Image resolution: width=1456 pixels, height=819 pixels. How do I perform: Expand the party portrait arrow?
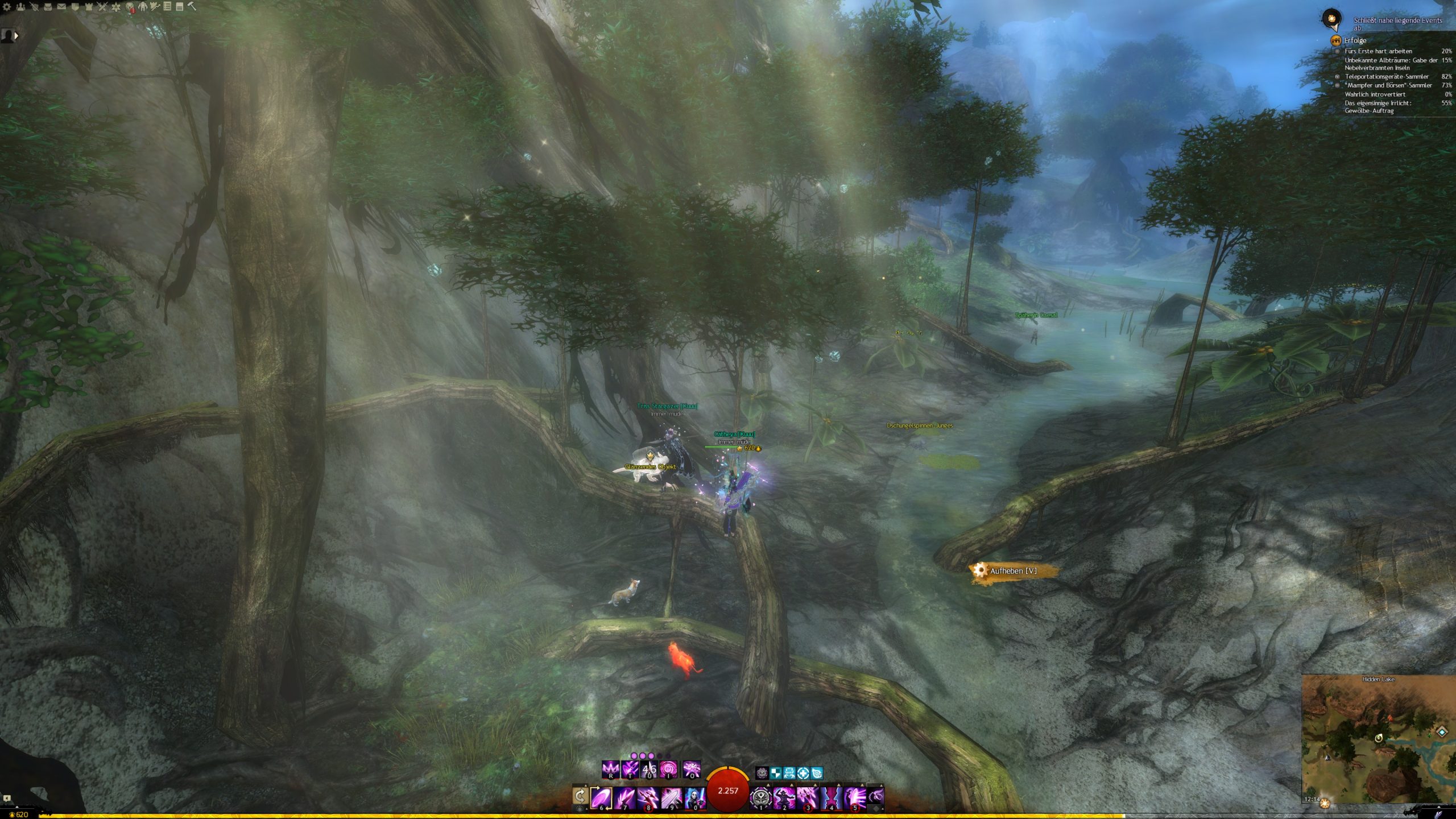coord(16,35)
